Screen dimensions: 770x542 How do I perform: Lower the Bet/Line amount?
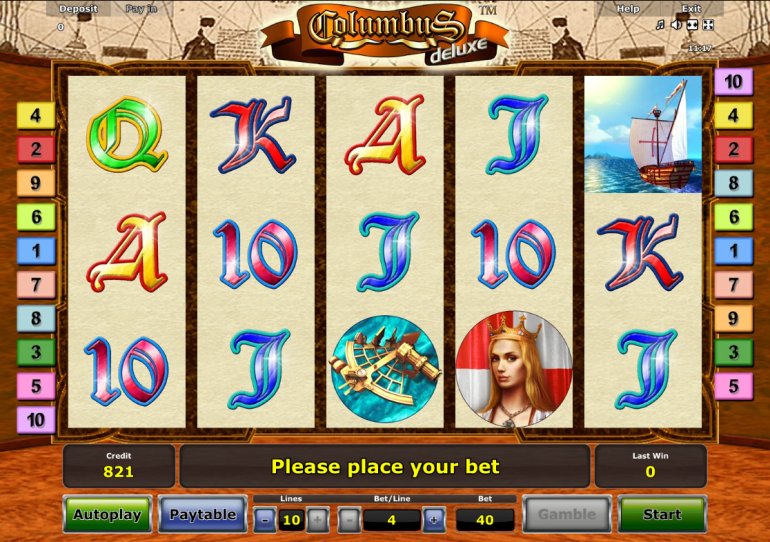348,520
